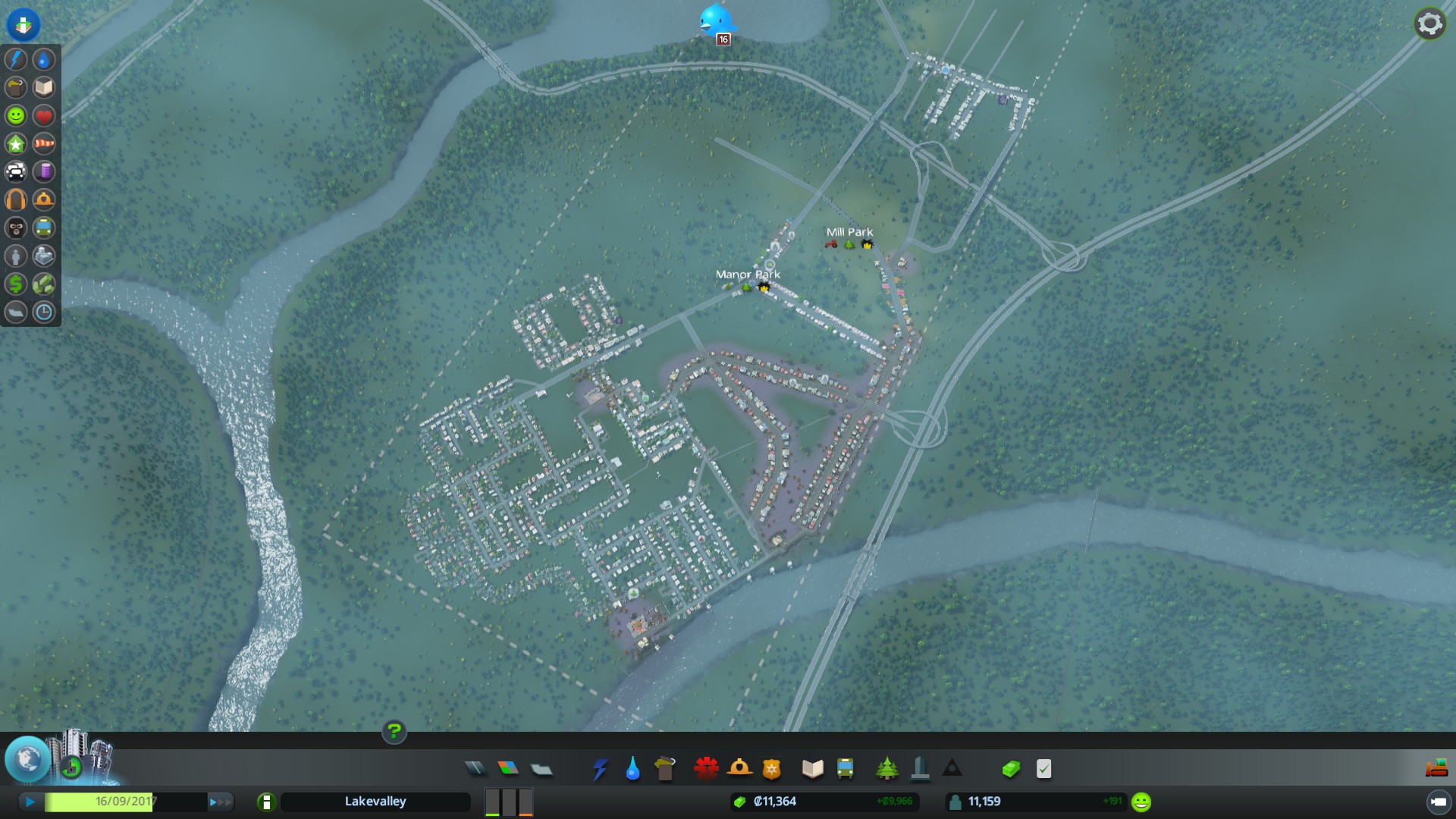Open the options gear menu
This screenshot has width=1456, height=819.
click(x=1429, y=24)
